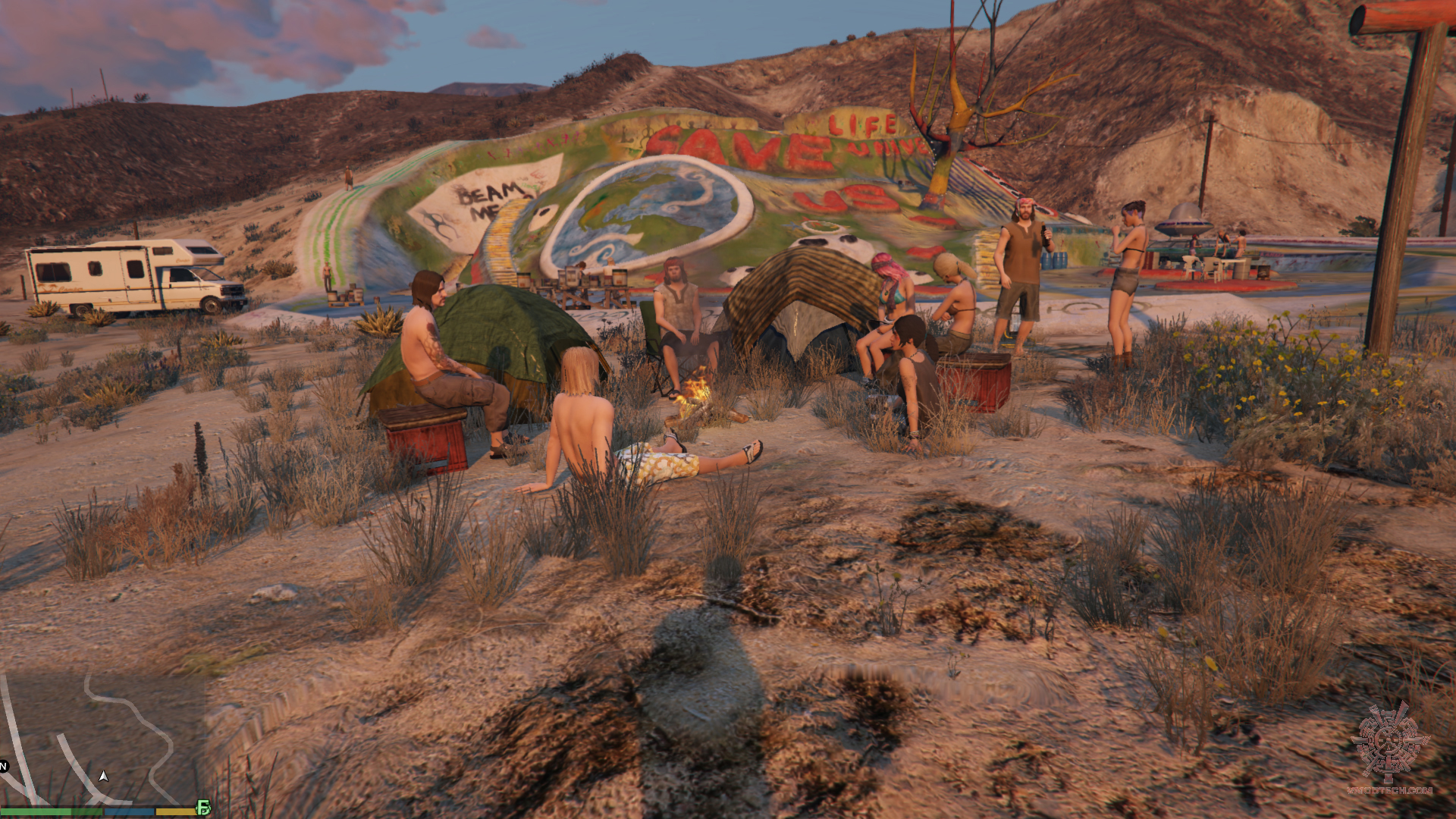Select the white player arrow on the minimap
Screen dimensions: 1456x819
coord(104,776)
